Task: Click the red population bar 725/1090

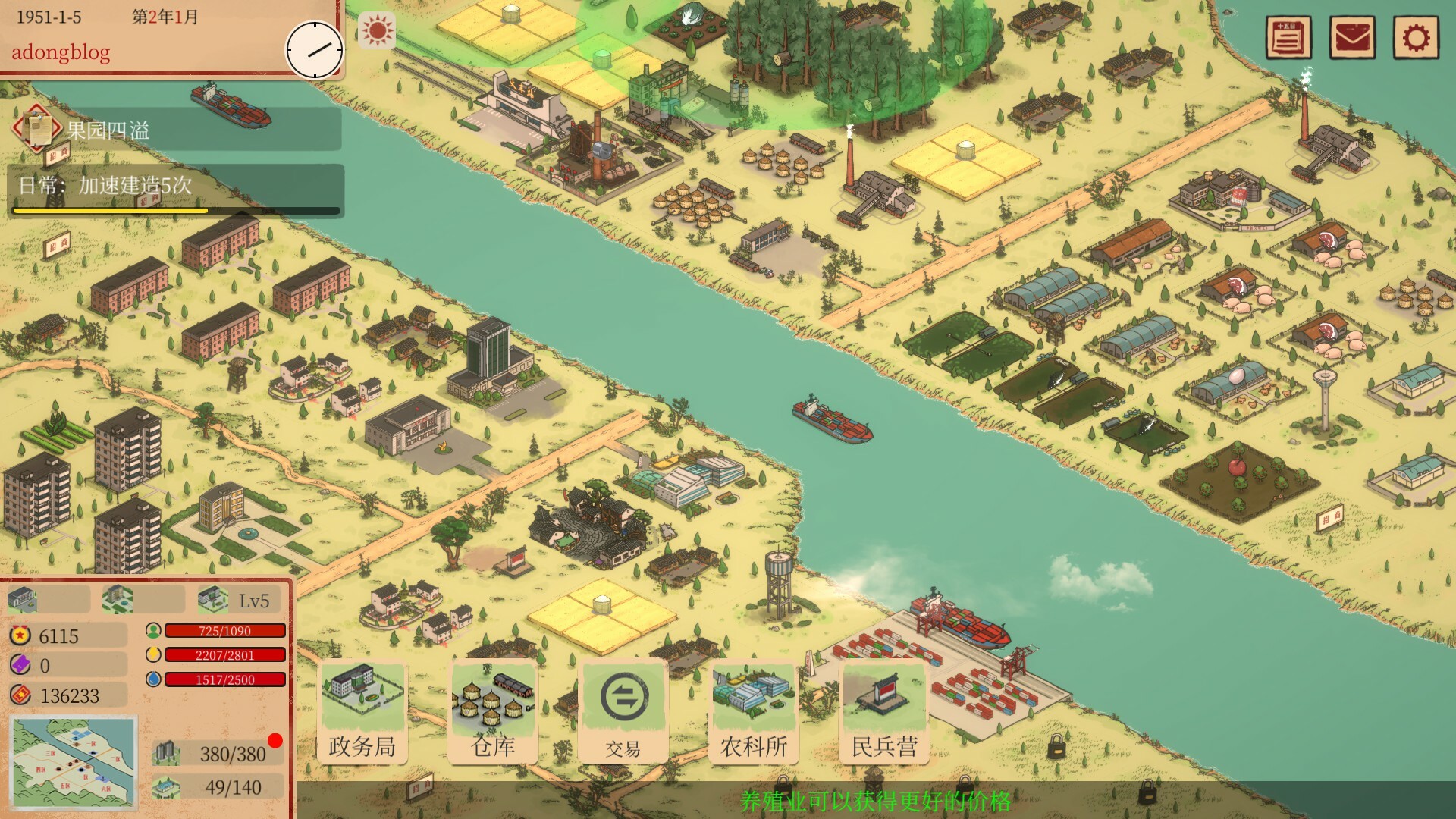Action: 224,630
